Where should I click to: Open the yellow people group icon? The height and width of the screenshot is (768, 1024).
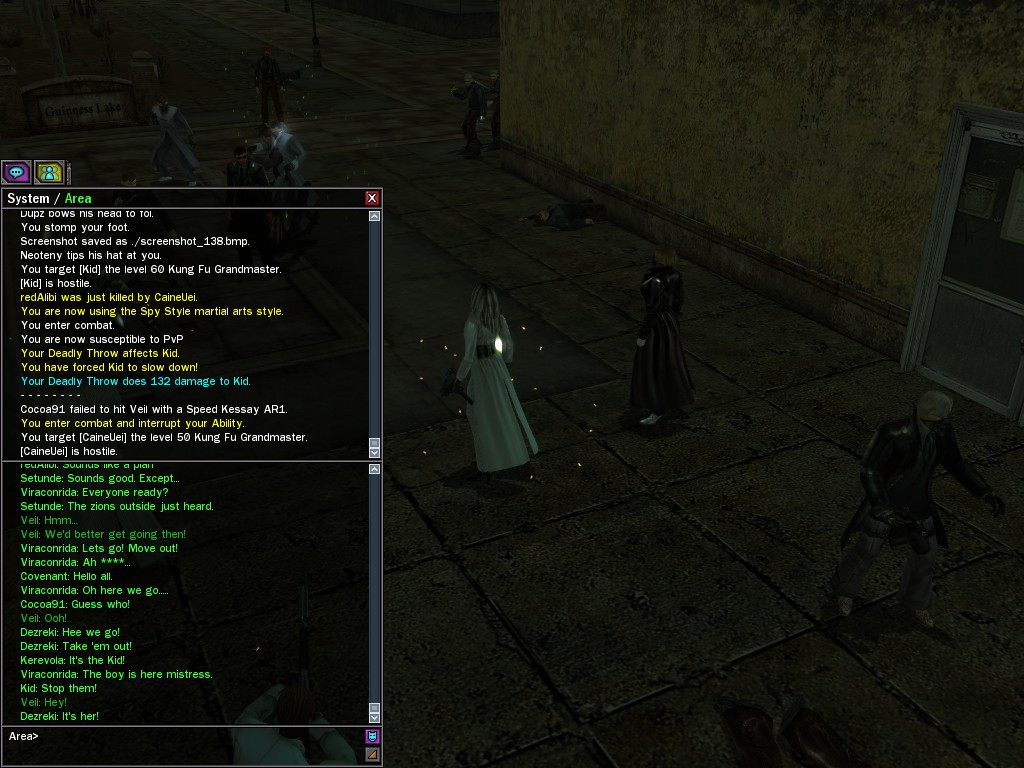49,172
